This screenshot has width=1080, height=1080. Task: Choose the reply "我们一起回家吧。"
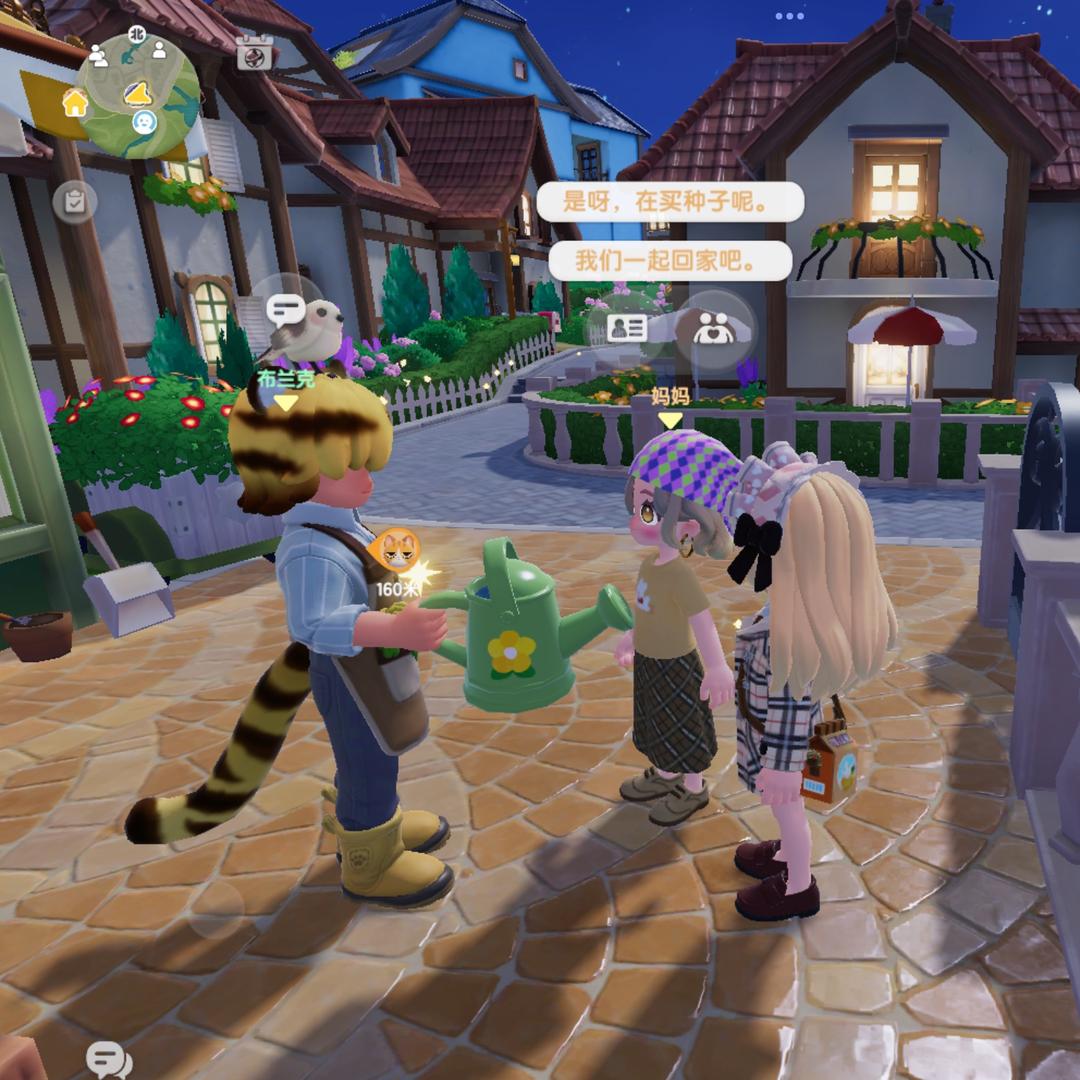coord(670,261)
